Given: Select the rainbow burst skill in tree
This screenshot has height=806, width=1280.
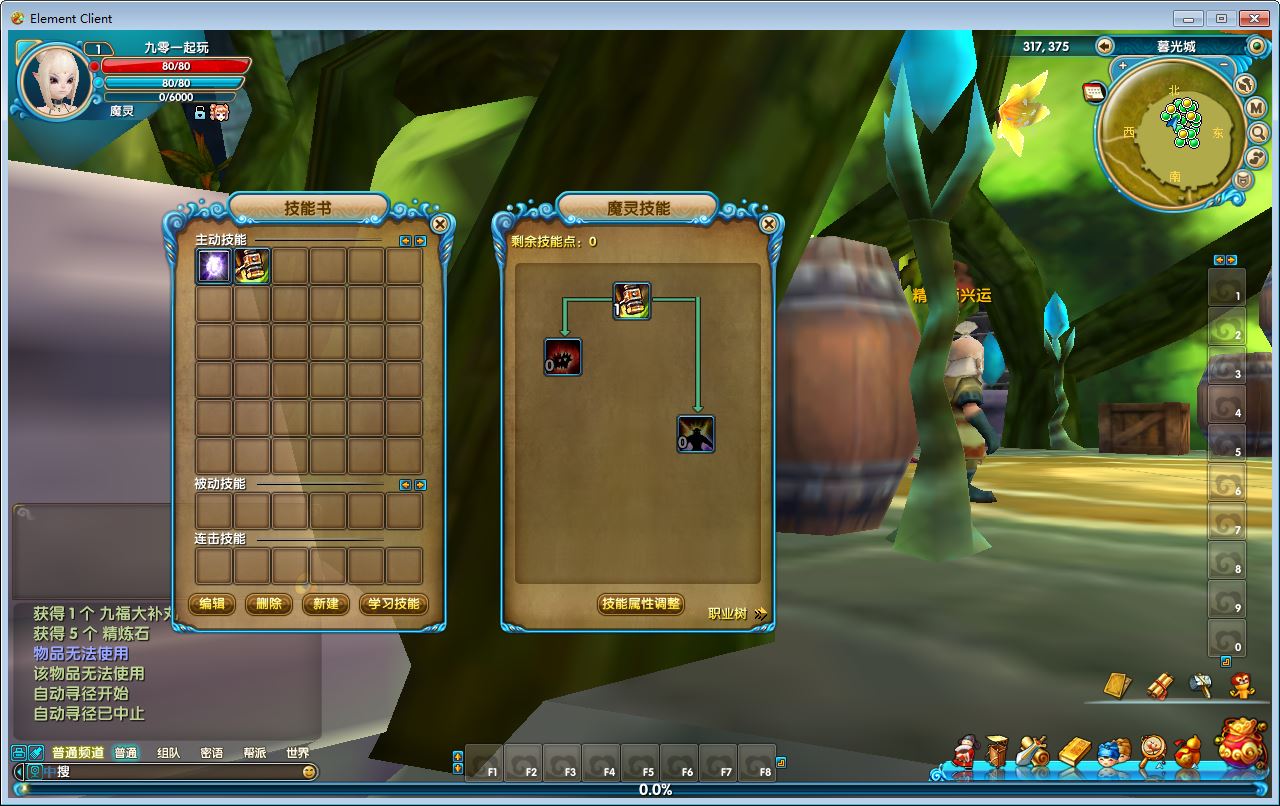Looking at the screenshot, I should 696,434.
